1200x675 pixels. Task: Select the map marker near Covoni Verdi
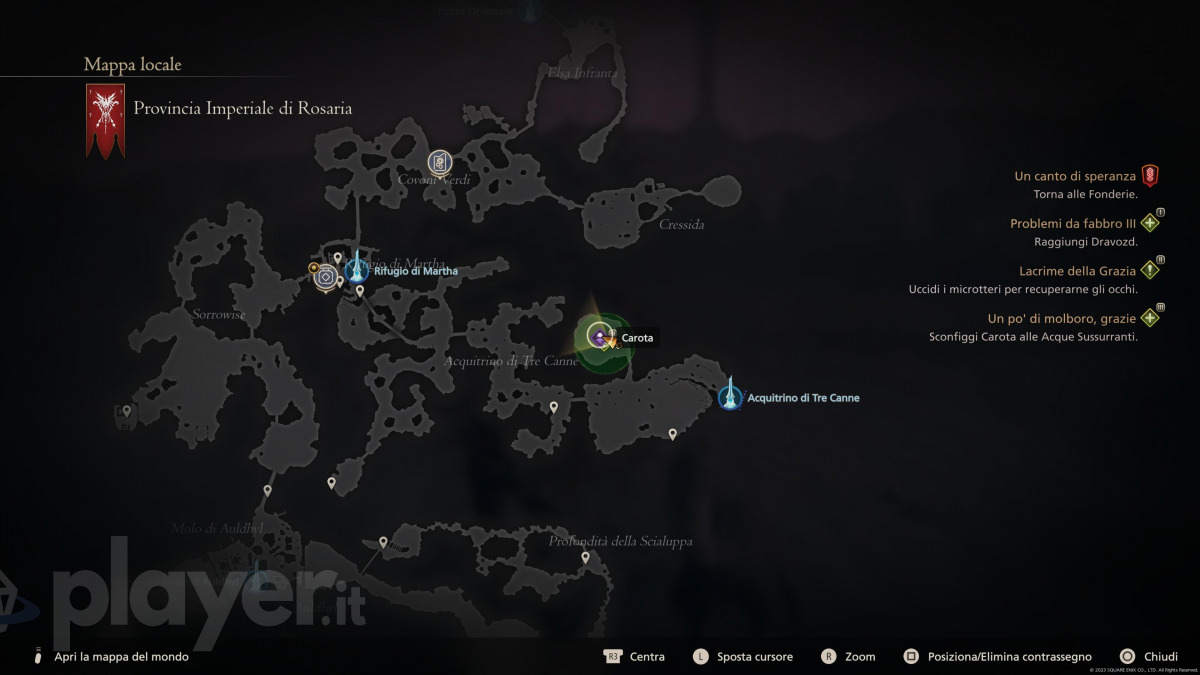coord(440,162)
